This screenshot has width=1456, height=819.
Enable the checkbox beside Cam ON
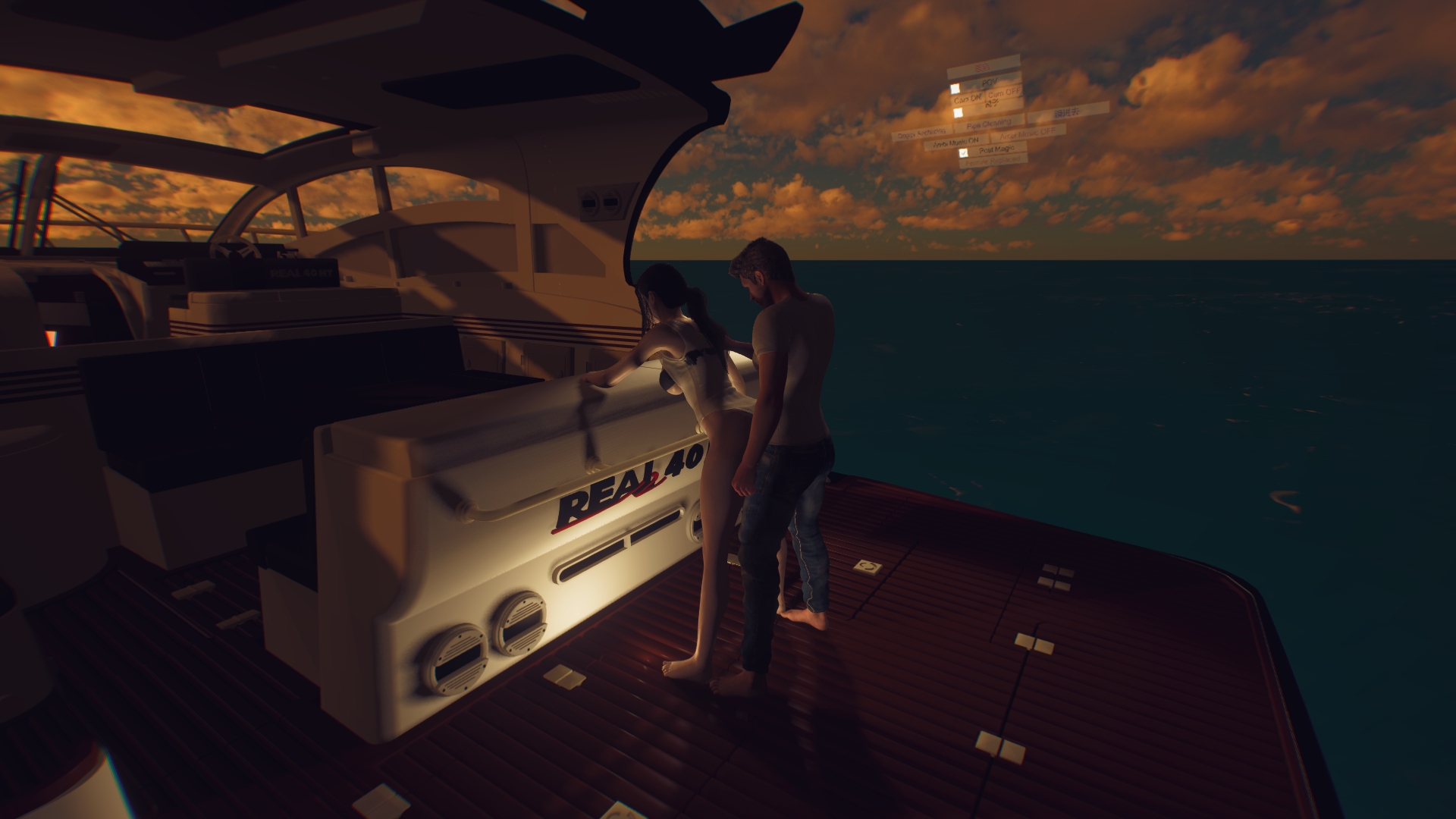(x=955, y=89)
